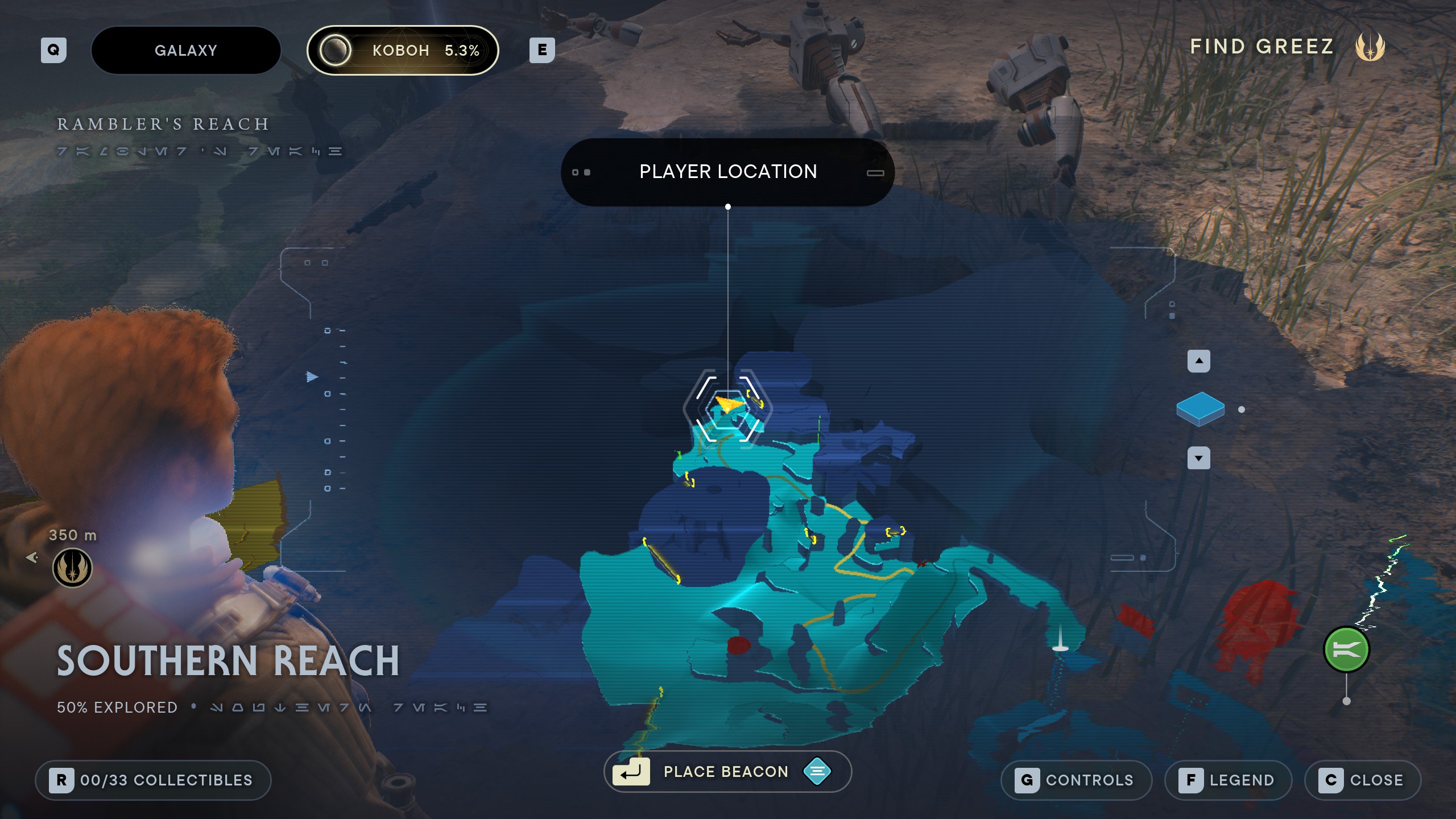This screenshot has height=819, width=1456.
Task: Select the player location marker
Action: [x=728, y=406]
